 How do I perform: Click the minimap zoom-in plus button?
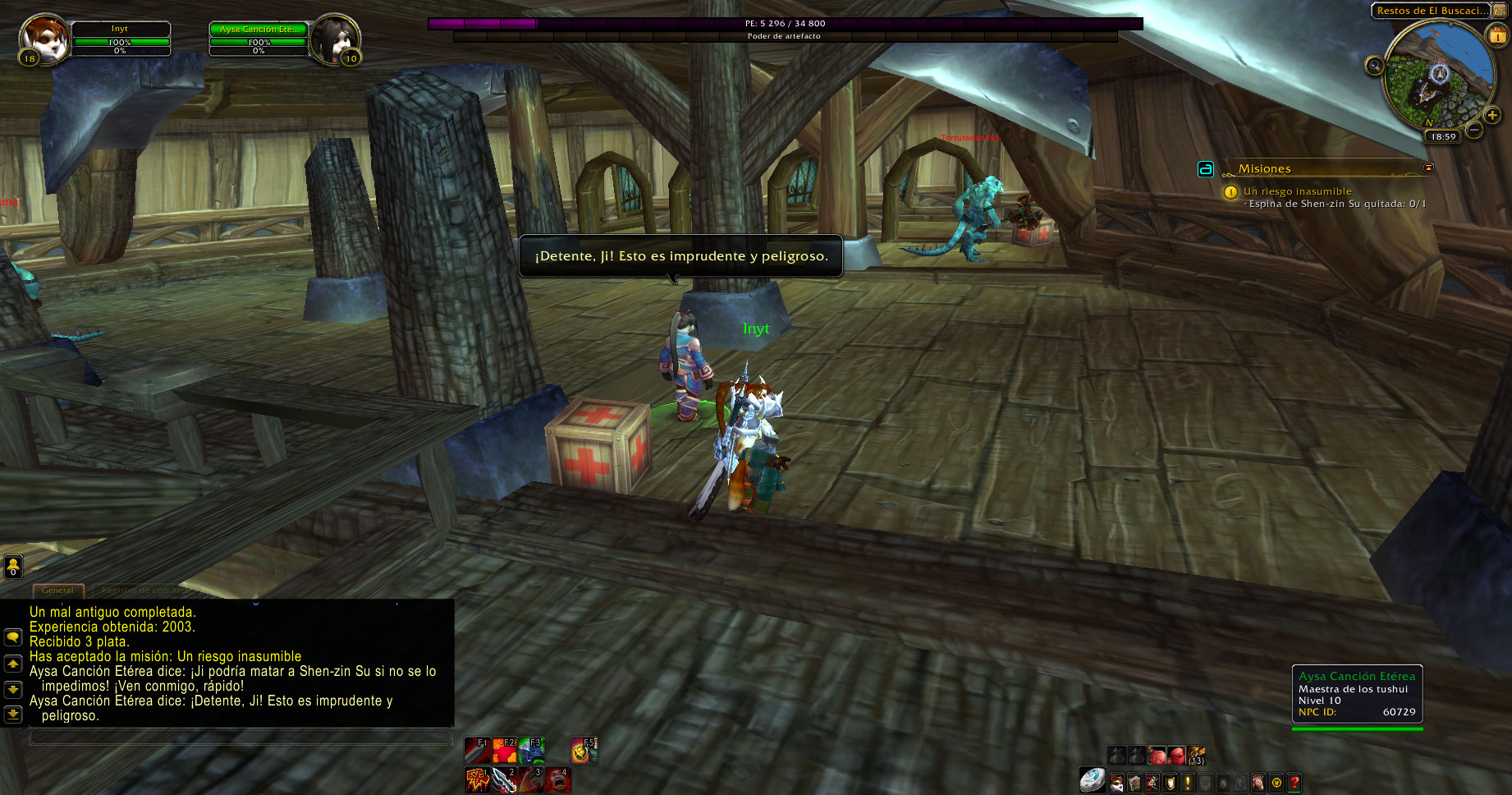[x=1492, y=115]
